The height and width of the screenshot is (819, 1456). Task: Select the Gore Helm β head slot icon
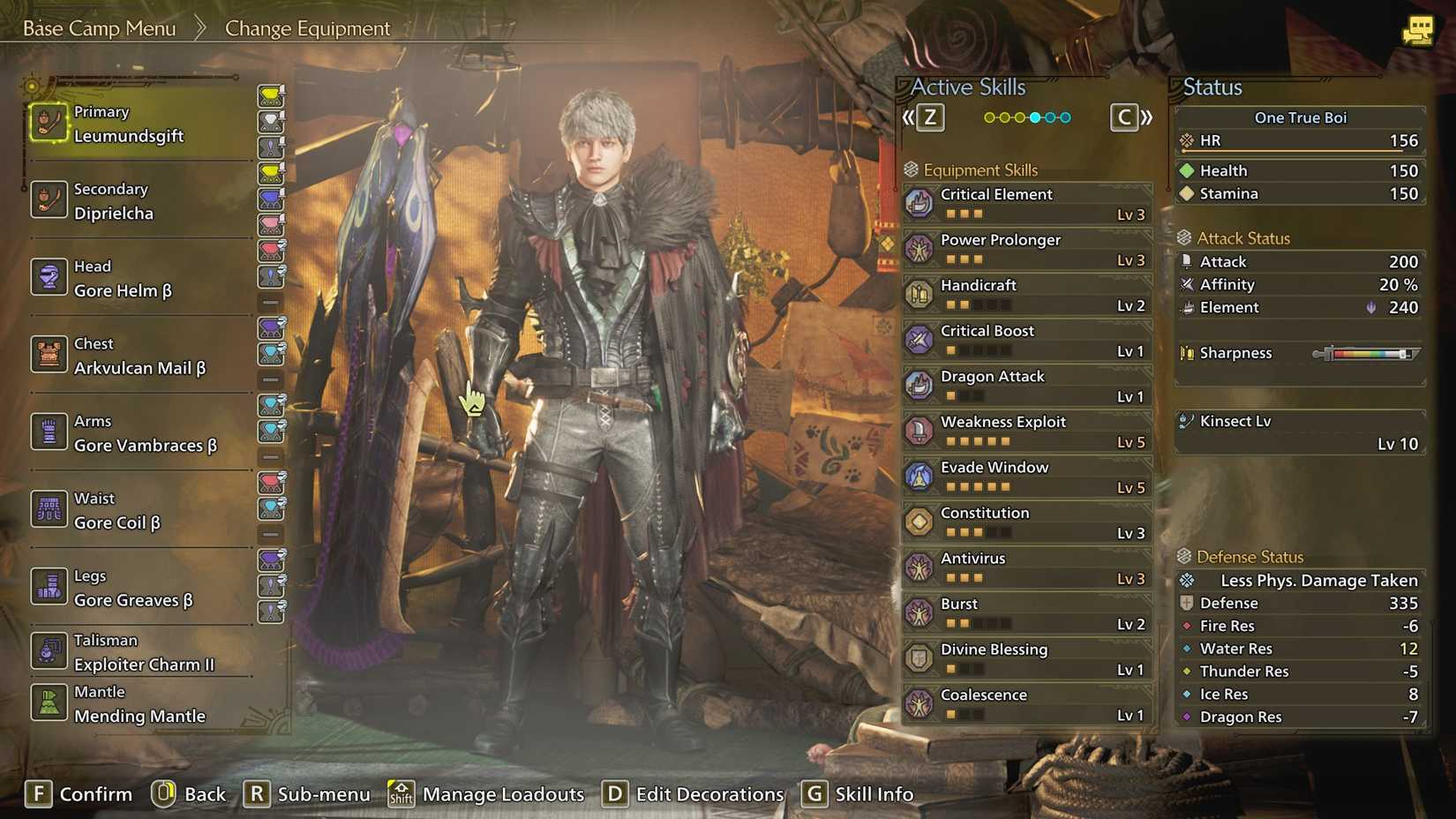point(49,278)
